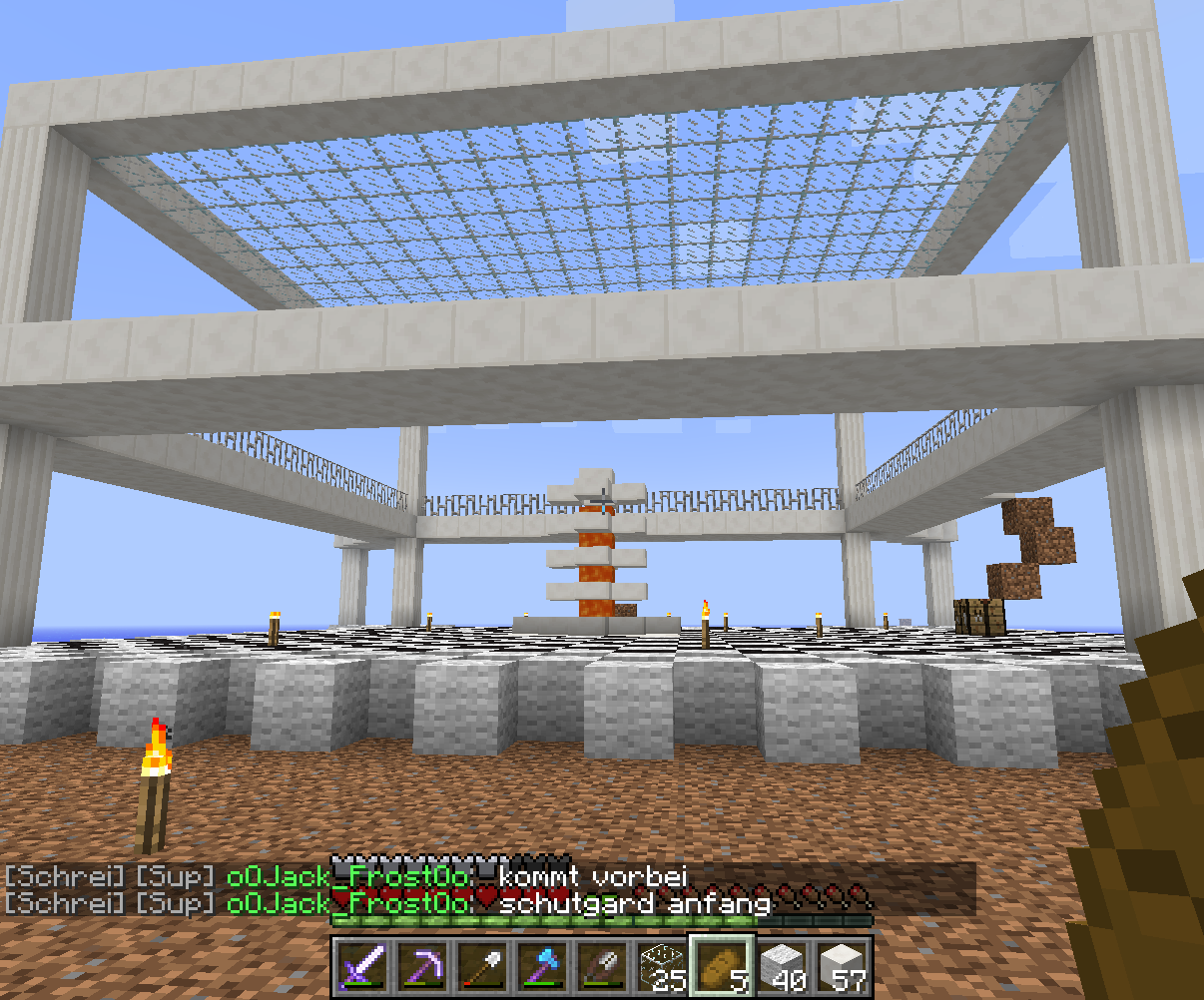The width and height of the screenshot is (1204, 1000).
Task: Choose the block stack of 40
Action: (x=784, y=966)
